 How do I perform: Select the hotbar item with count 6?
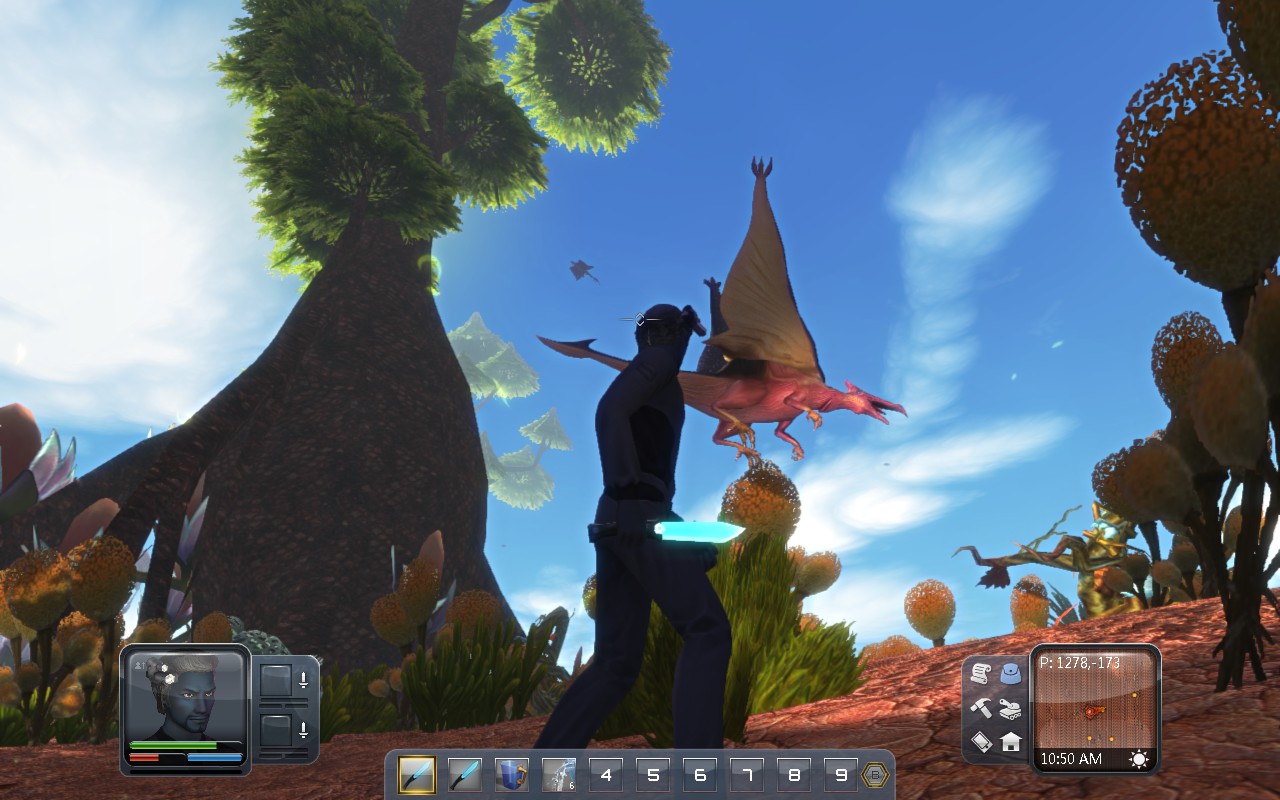pyautogui.click(x=559, y=775)
